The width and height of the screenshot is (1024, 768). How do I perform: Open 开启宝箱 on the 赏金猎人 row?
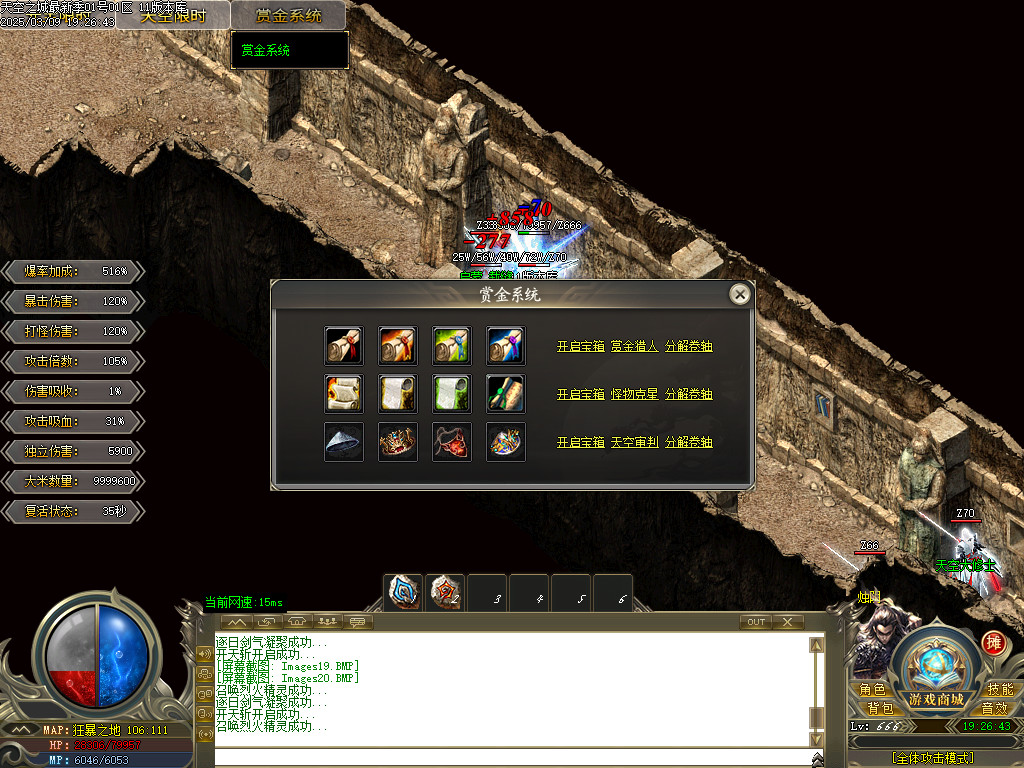(580, 346)
